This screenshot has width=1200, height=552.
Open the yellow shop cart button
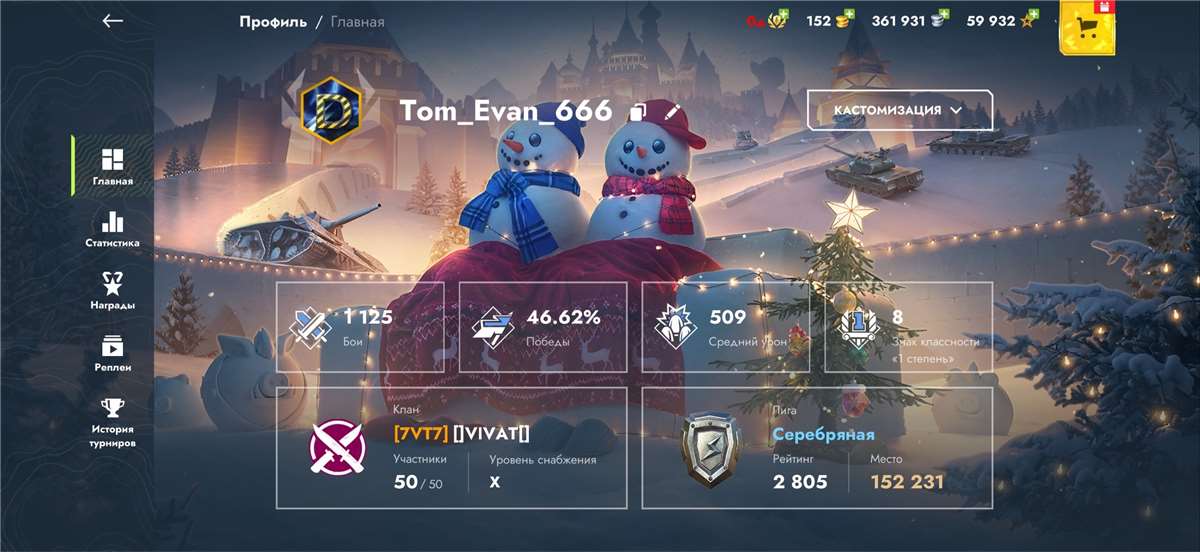point(1087,27)
